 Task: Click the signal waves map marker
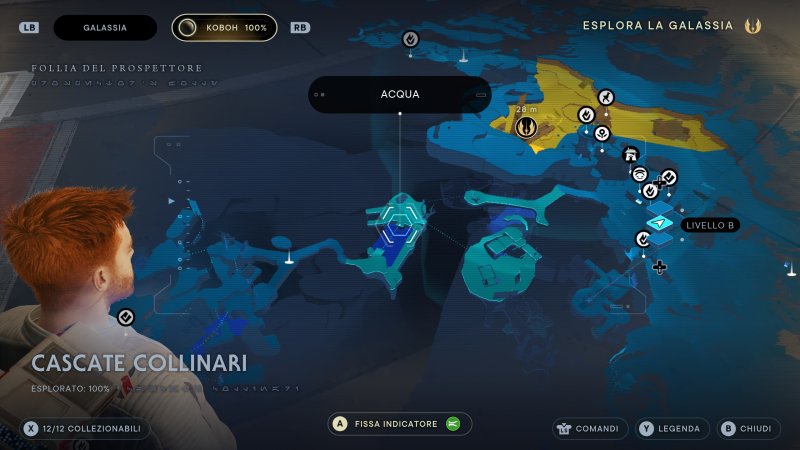[640, 173]
